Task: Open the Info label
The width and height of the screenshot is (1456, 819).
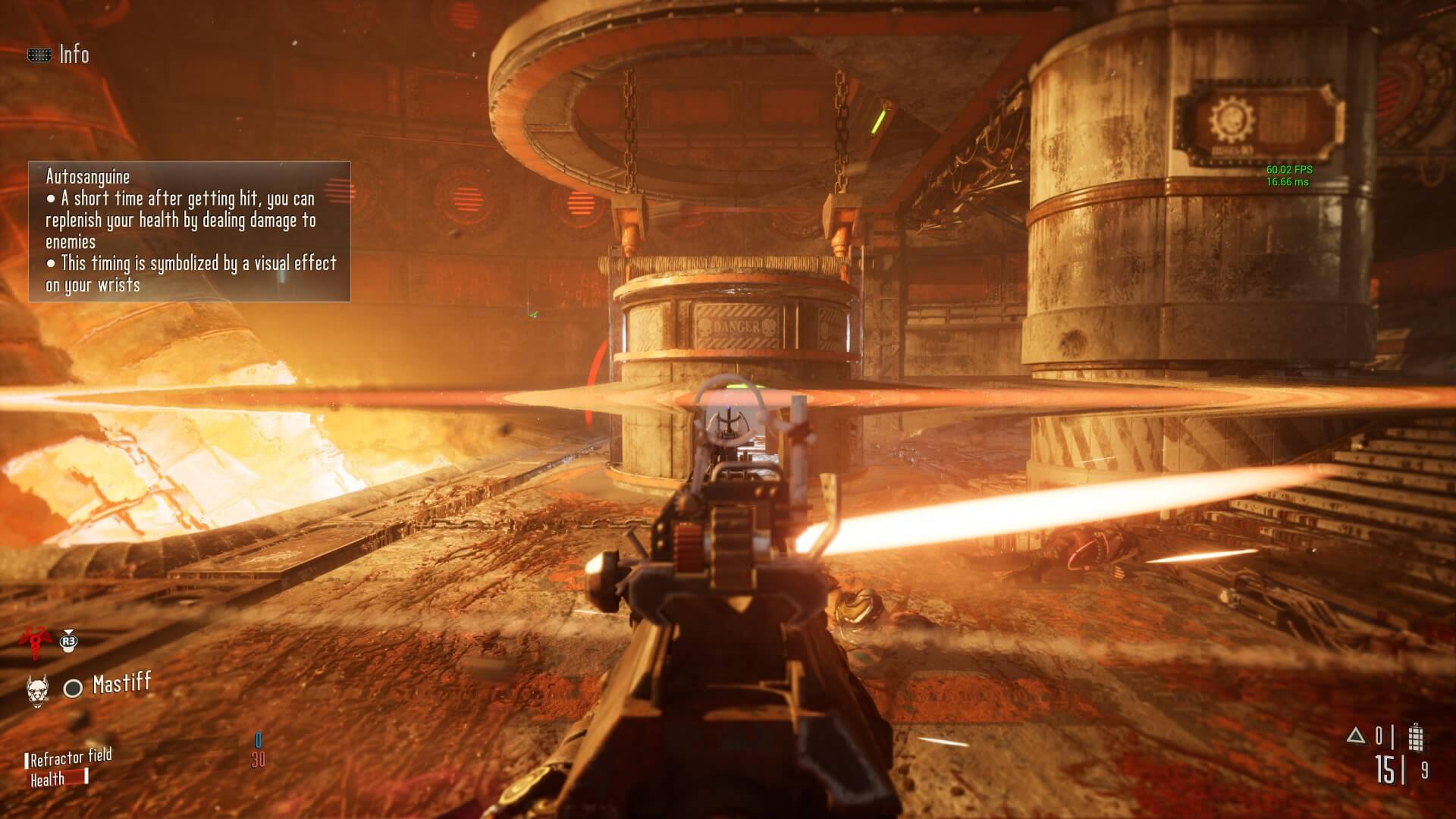Action: tap(74, 55)
